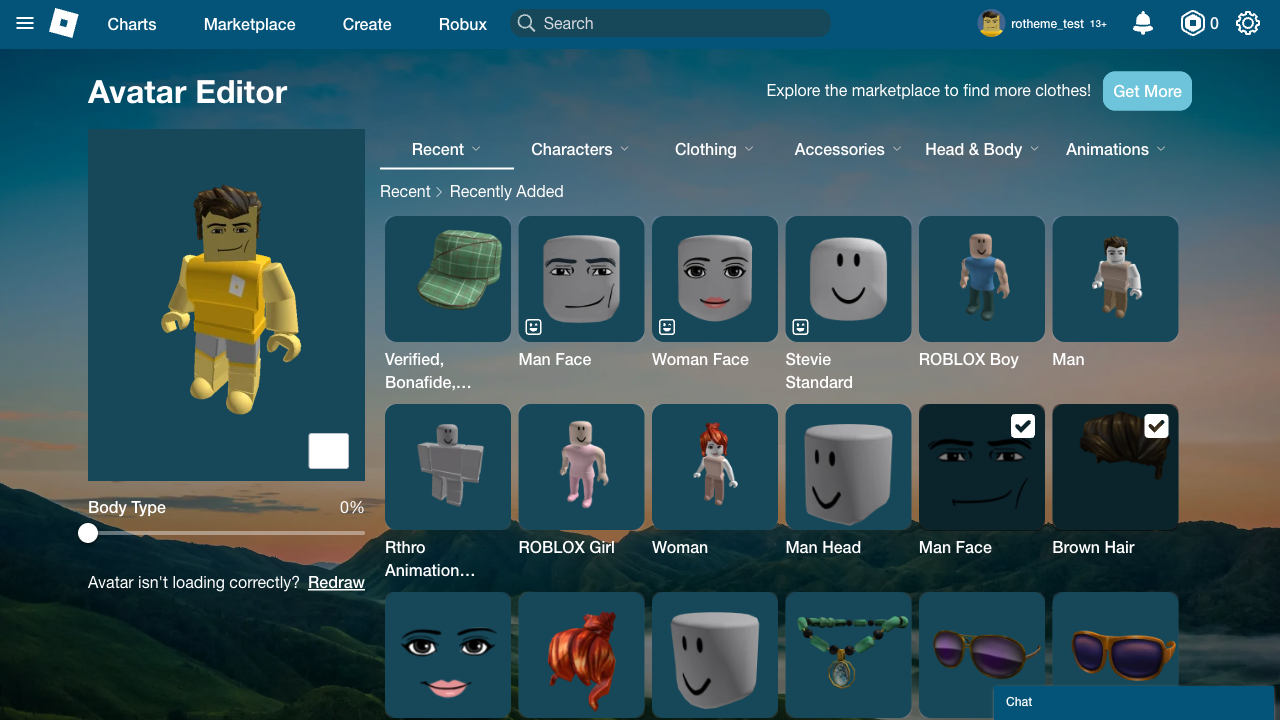Unequip Brown Hair via its checkmark
This screenshot has height=720, width=1280.
pos(1156,426)
